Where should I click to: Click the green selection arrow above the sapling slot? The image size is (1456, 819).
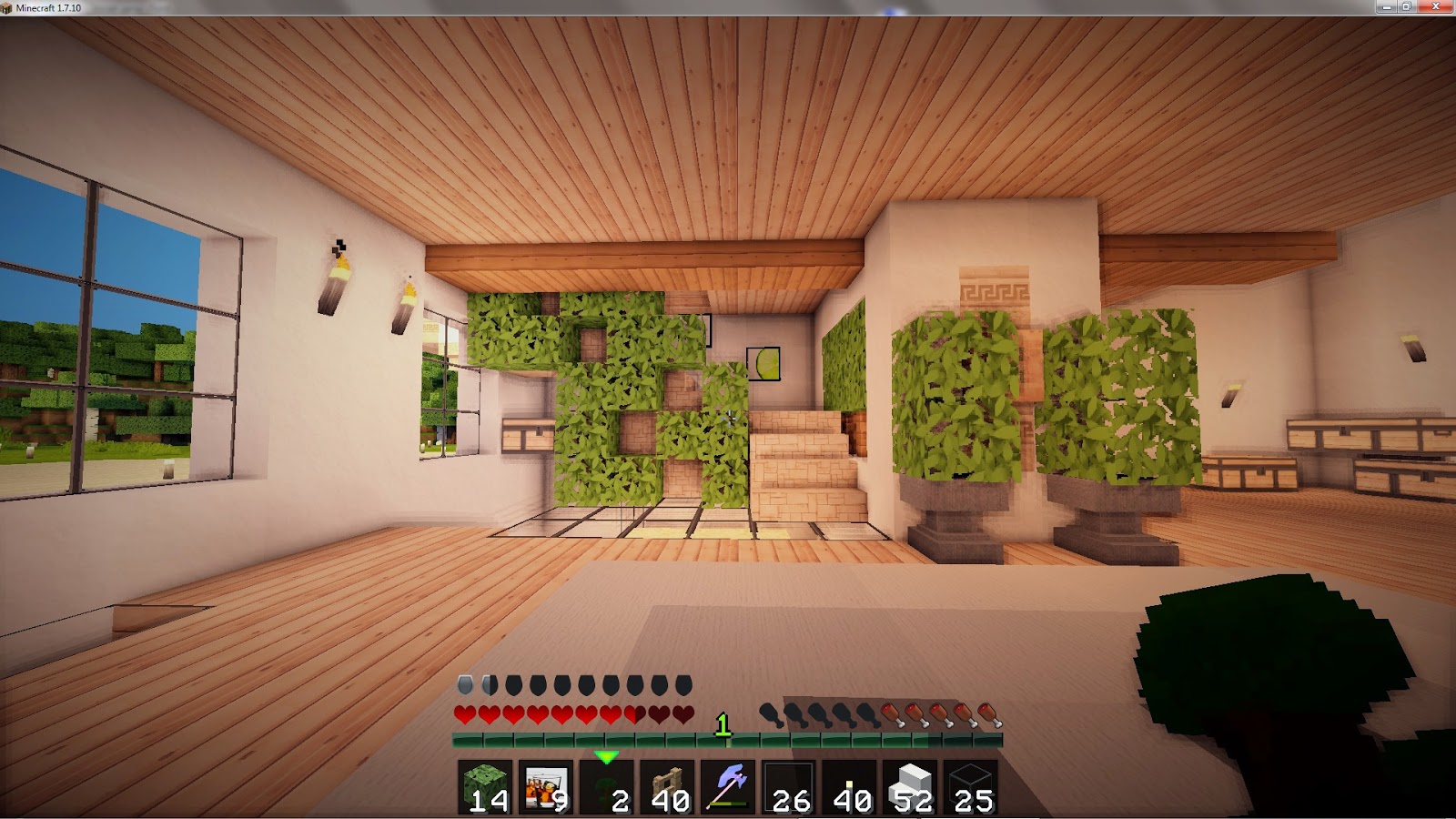tap(606, 756)
